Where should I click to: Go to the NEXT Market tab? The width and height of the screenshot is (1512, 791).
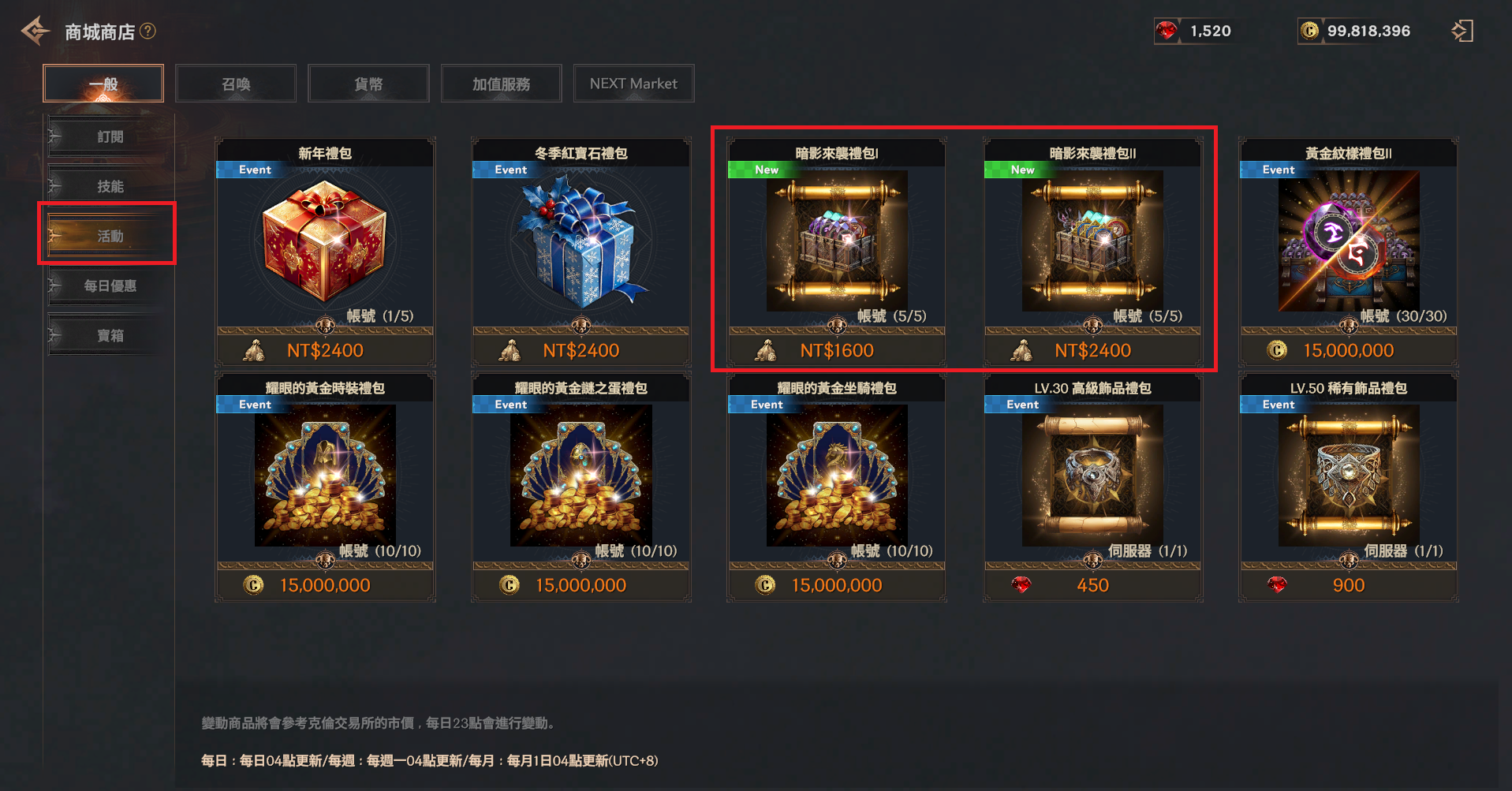[x=633, y=84]
